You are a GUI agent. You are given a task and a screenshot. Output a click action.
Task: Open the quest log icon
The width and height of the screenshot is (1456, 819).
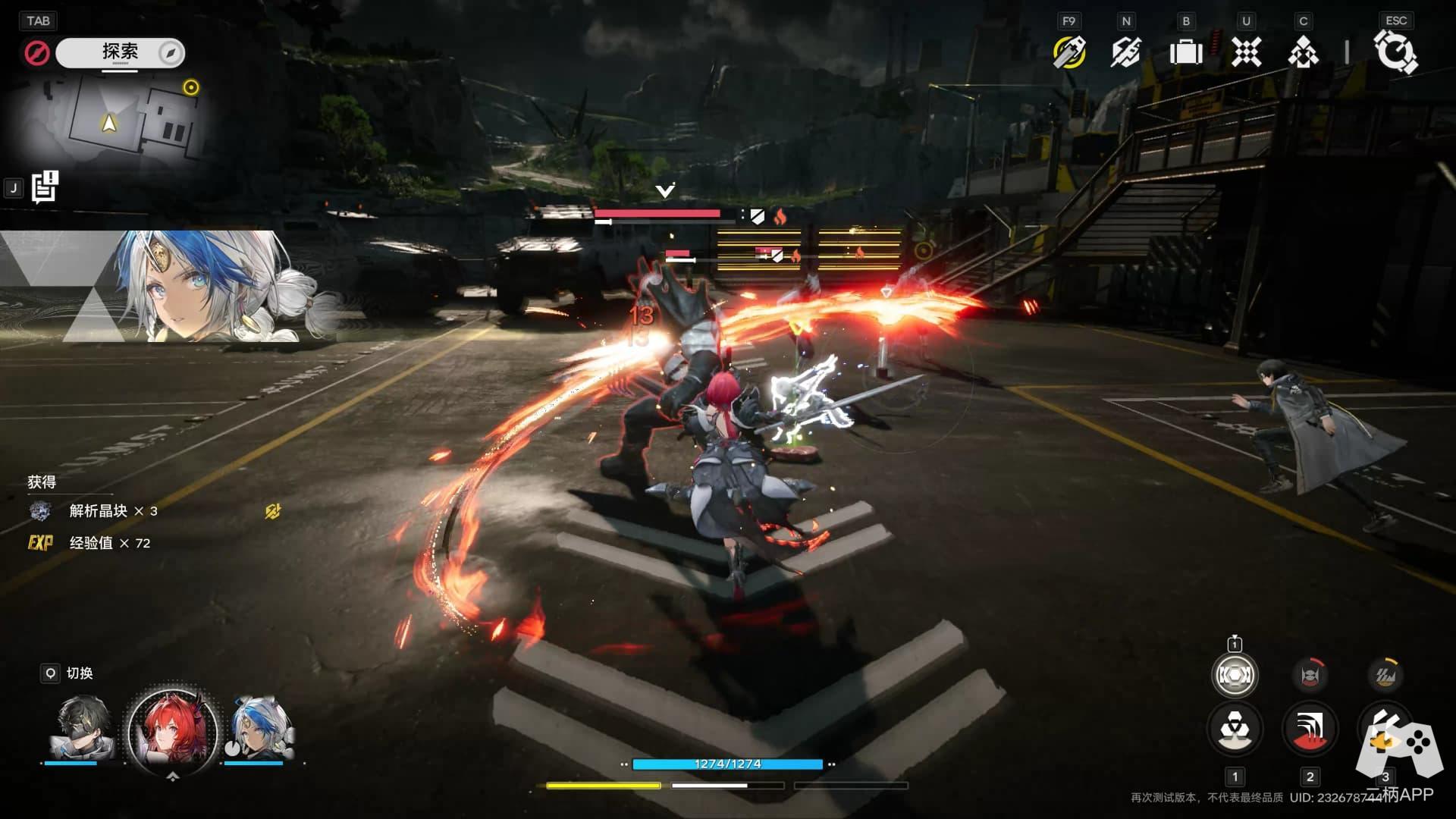click(x=45, y=188)
